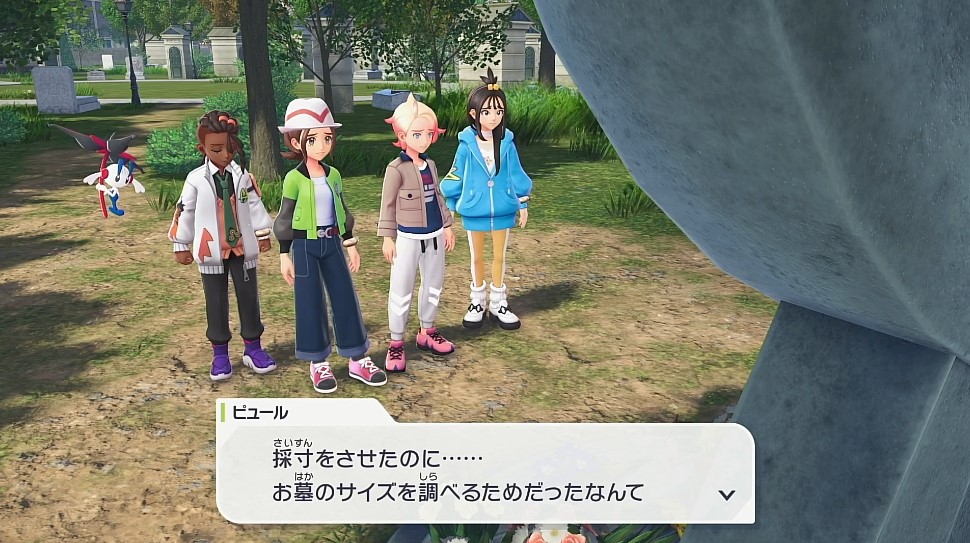Screen dimensions: 970x543
Task: Advance dialogue with the down arrow indicator
Action: pyautogui.click(x=727, y=494)
